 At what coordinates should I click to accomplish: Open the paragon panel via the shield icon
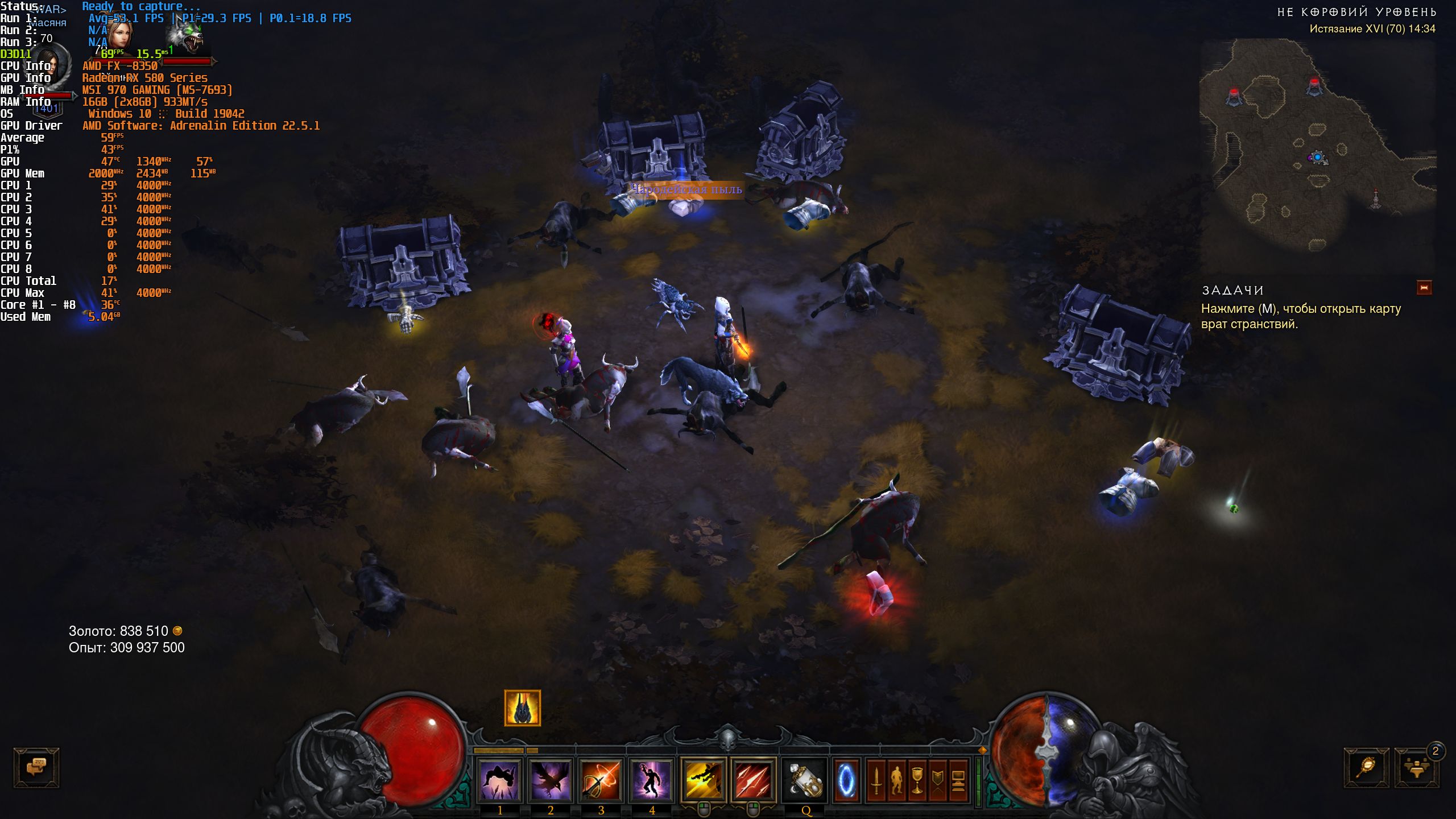click(938, 781)
